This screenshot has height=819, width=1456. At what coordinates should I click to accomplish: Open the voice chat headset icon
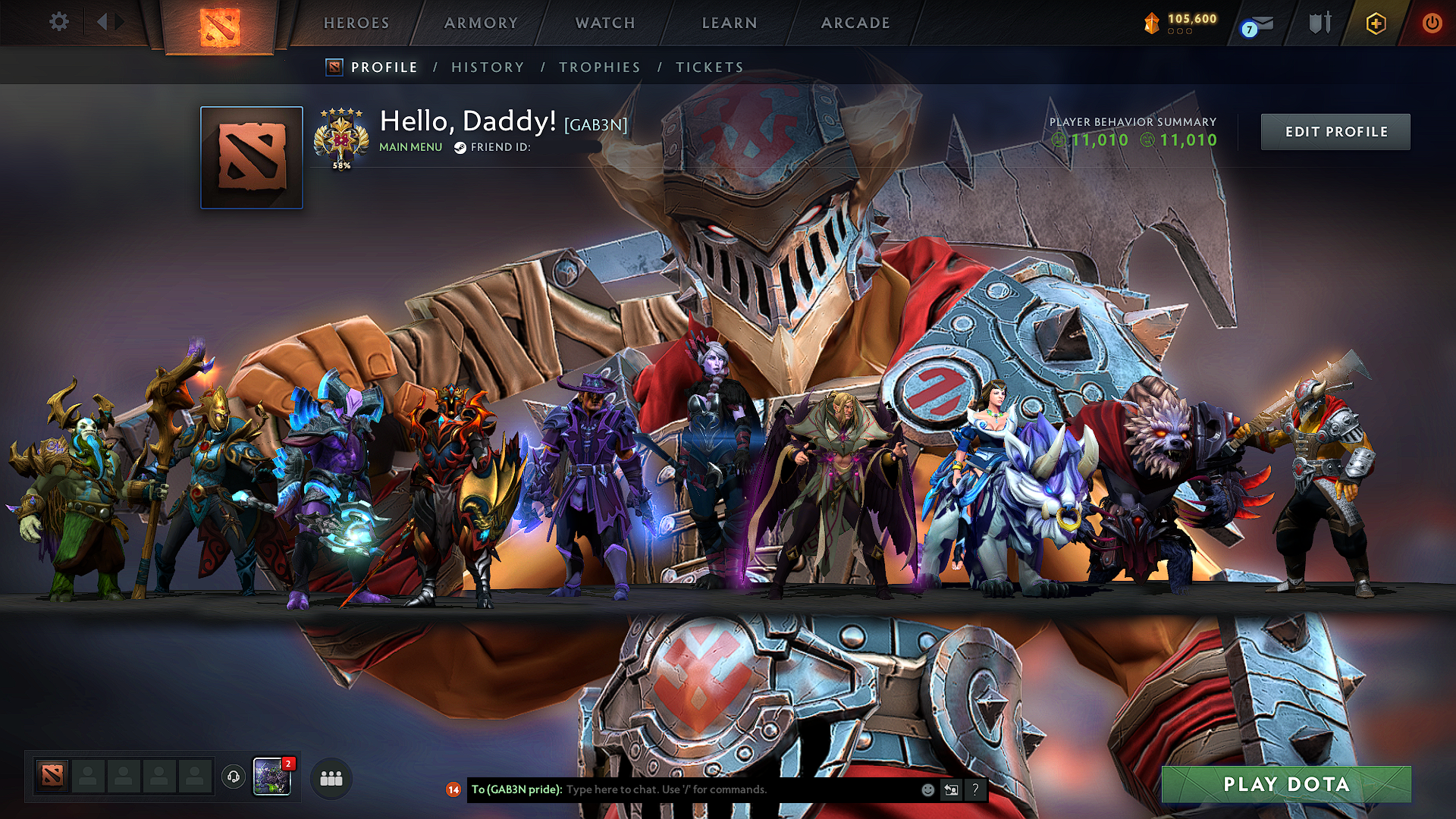[x=234, y=776]
